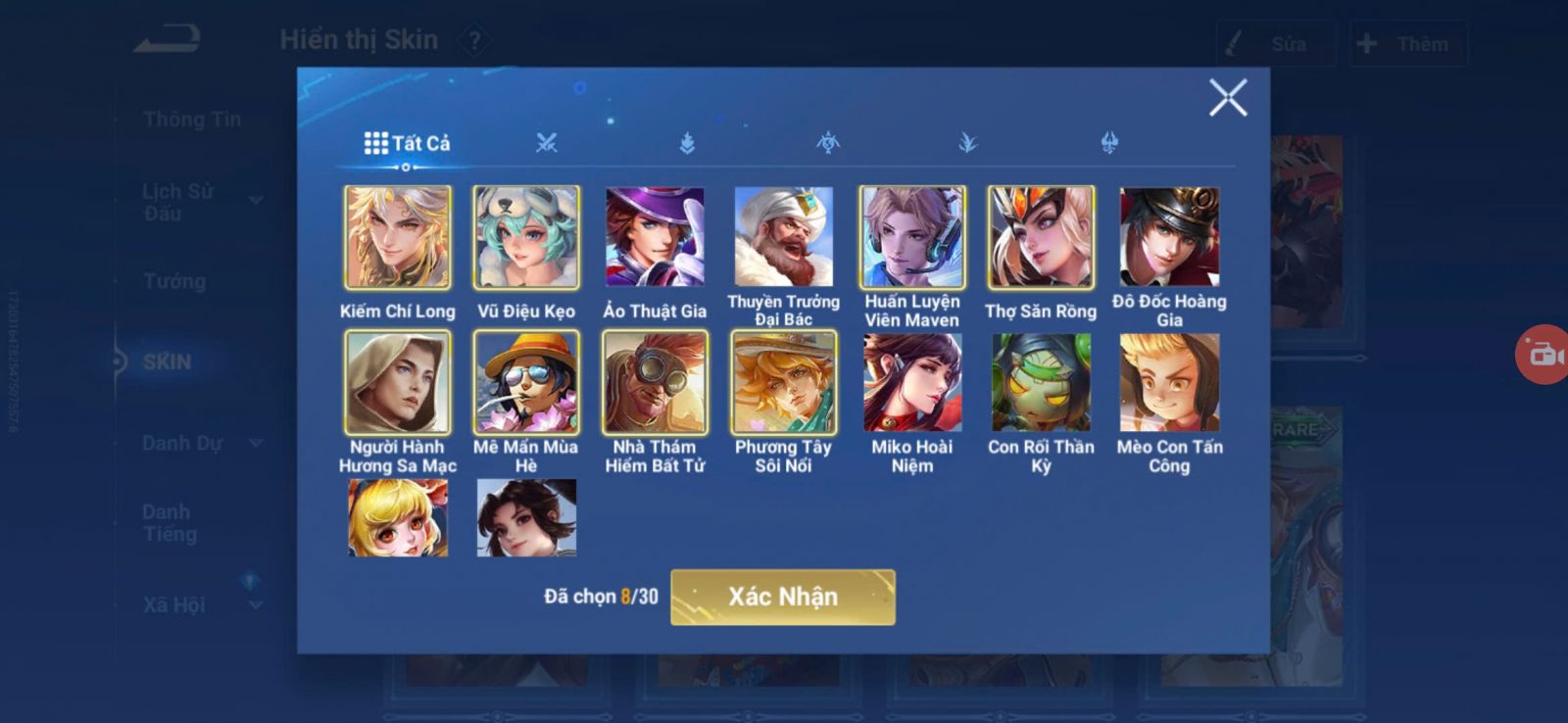Select Thuyền Trưởng Đại Bác skin portrait
Image resolution: width=1568 pixels, height=723 pixels.
(783, 238)
